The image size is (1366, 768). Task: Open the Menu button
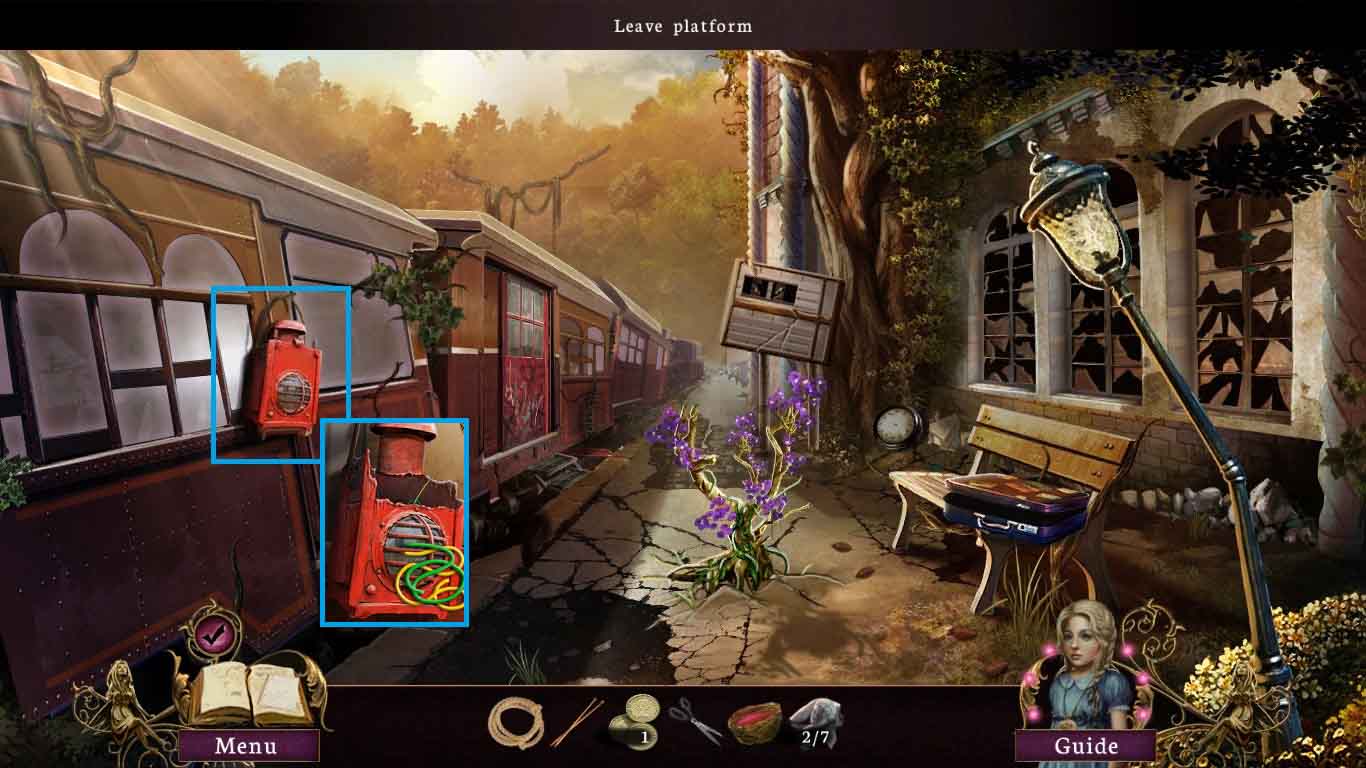pos(246,745)
